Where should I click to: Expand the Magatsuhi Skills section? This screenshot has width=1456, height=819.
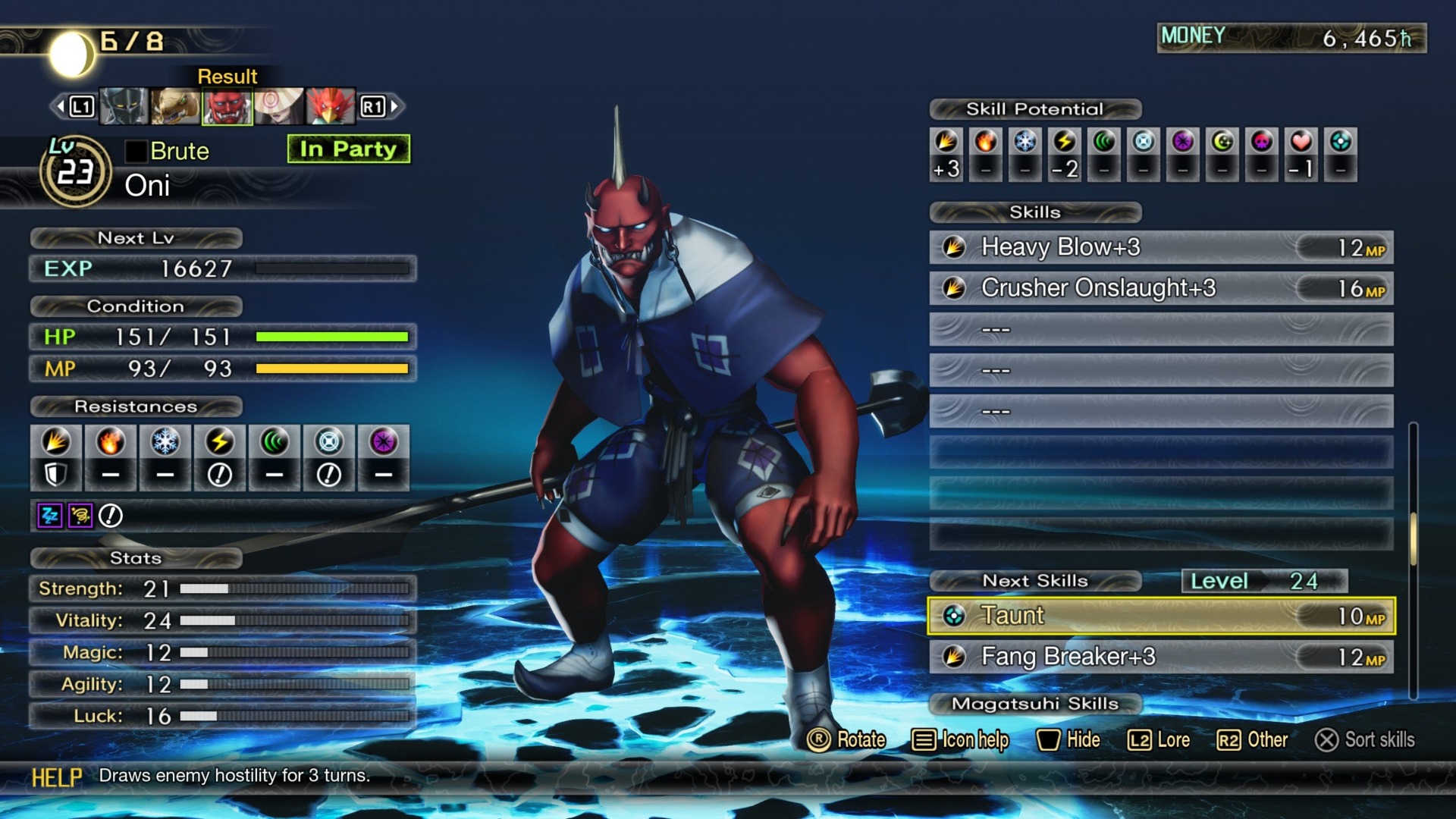[x=1034, y=704]
